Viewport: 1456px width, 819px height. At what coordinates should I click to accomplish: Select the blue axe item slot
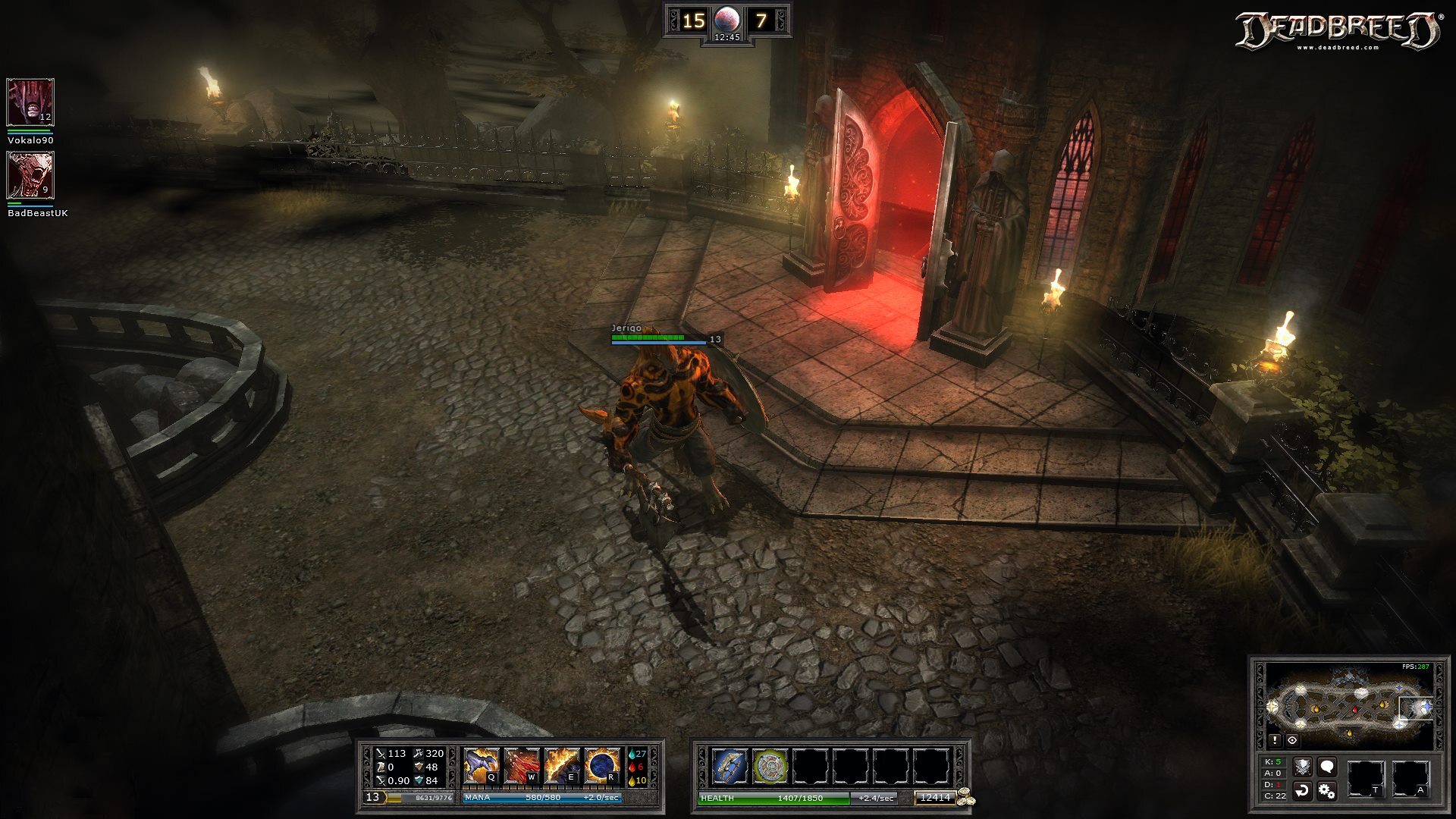tap(730, 766)
